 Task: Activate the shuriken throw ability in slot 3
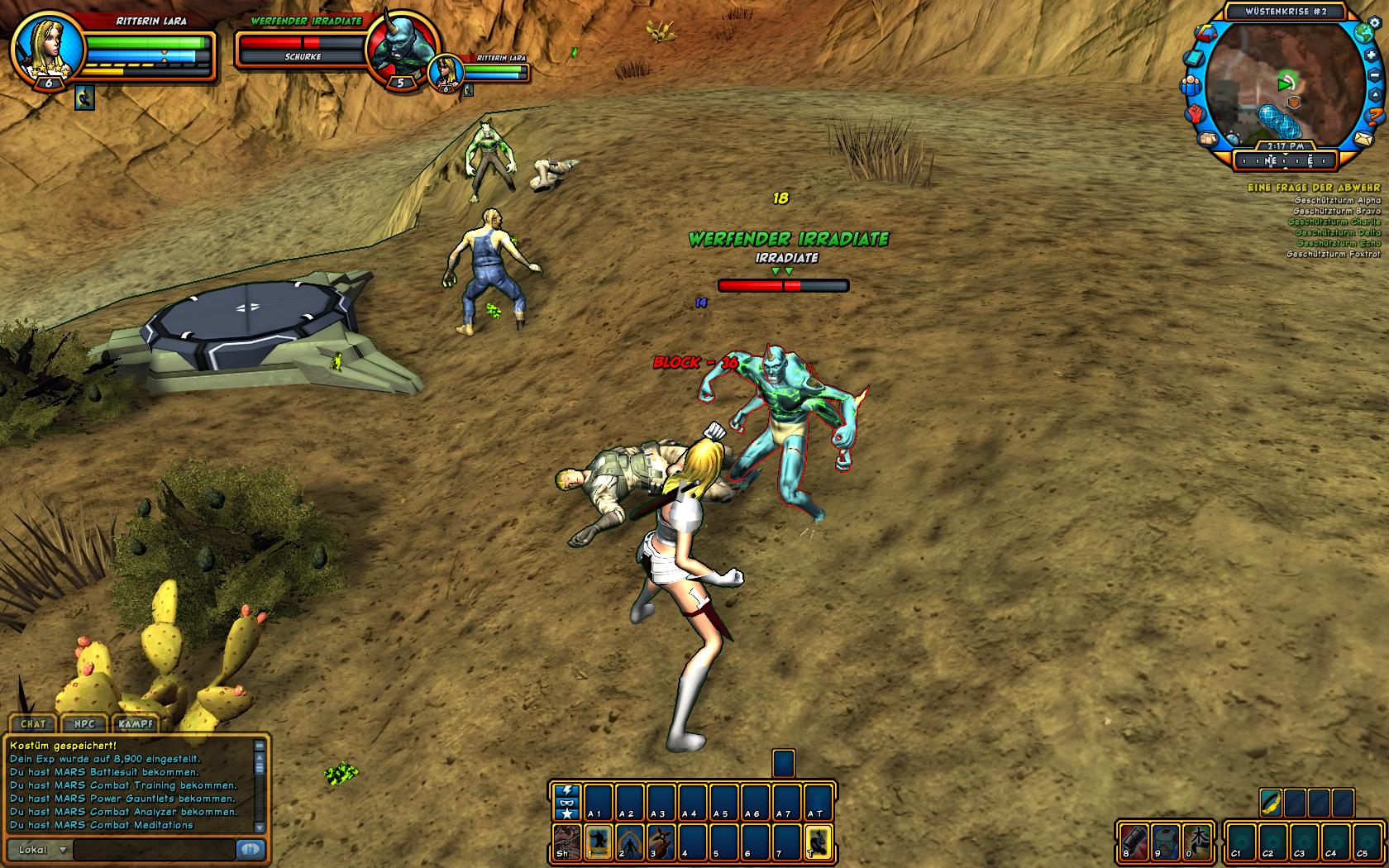pyautogui.click(x=661, y=842)
